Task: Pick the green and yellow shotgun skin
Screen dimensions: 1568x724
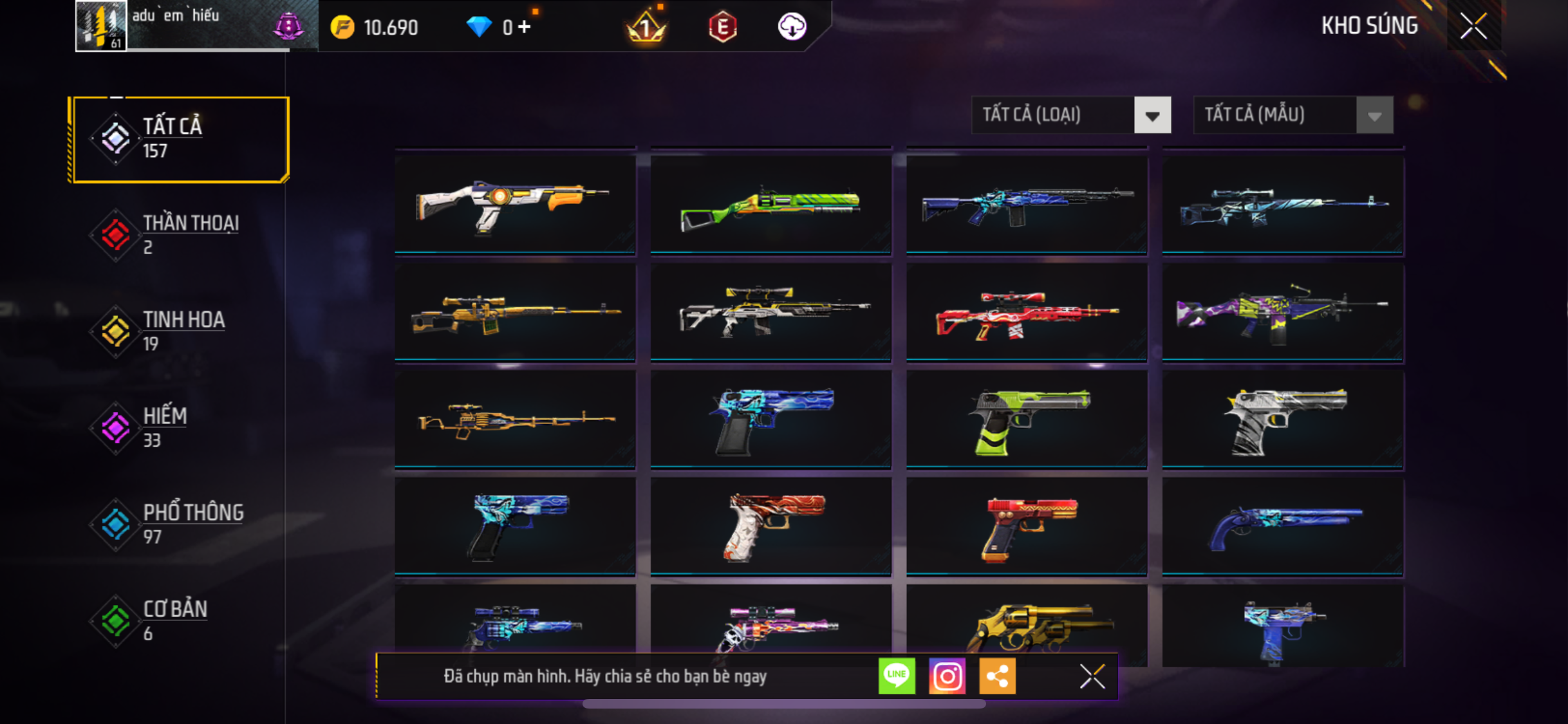Action: (x=770, y=205)
